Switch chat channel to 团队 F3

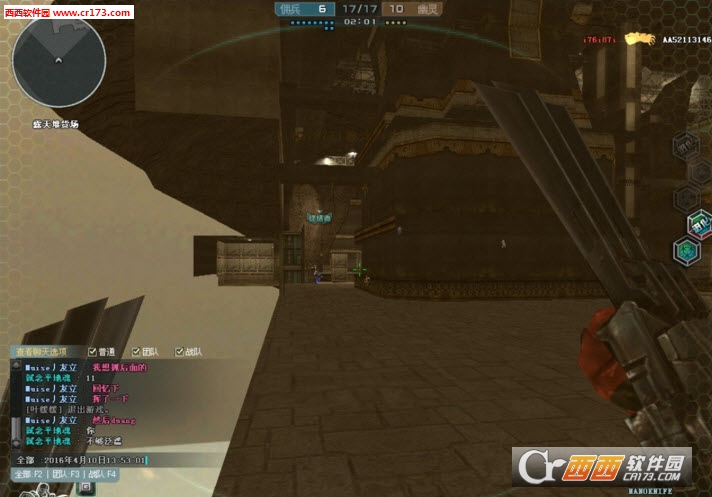tap(65, 473)
